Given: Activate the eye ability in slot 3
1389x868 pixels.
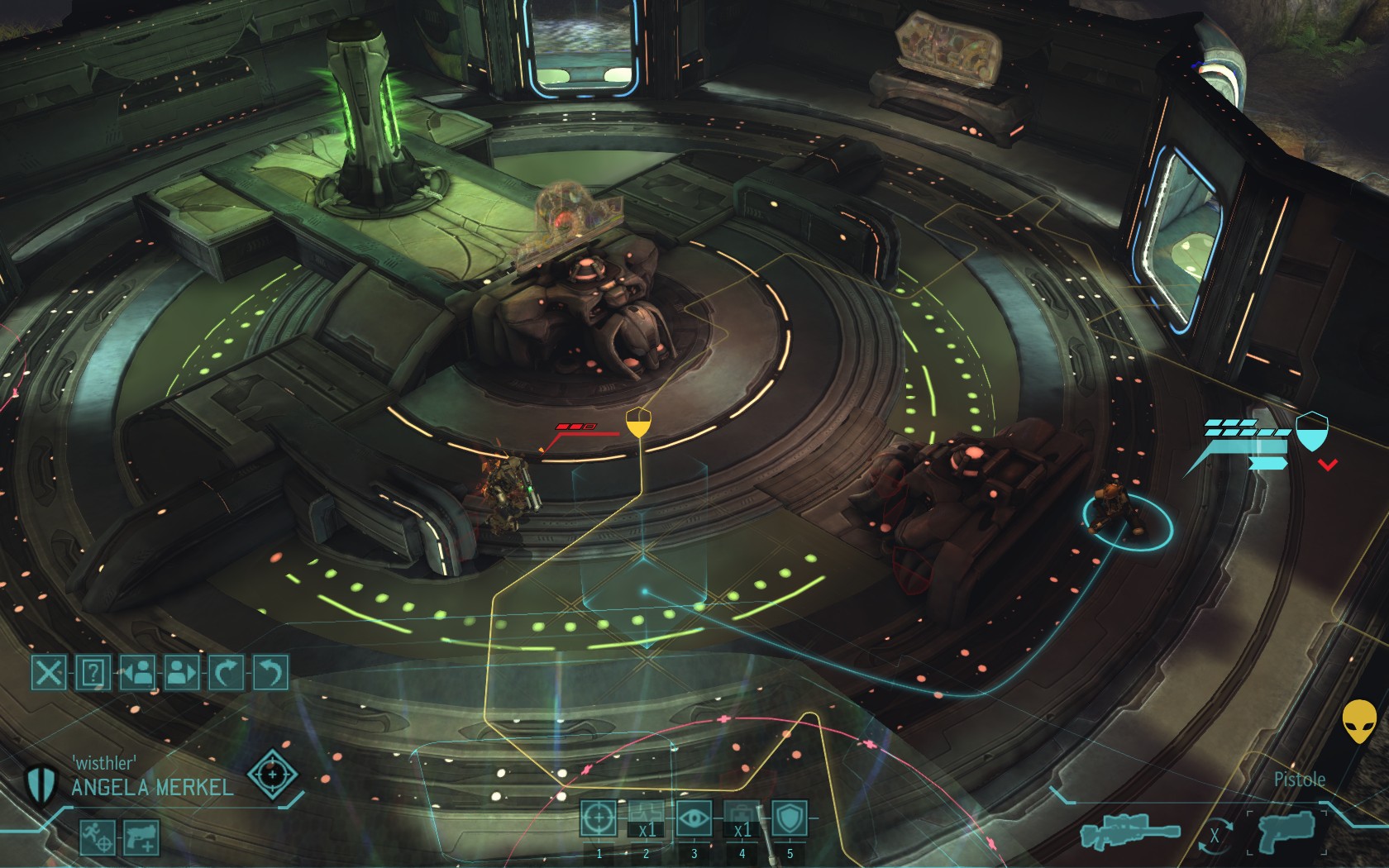Looking at the screenshot, I should pyautogui.click(x=694, y=818).
